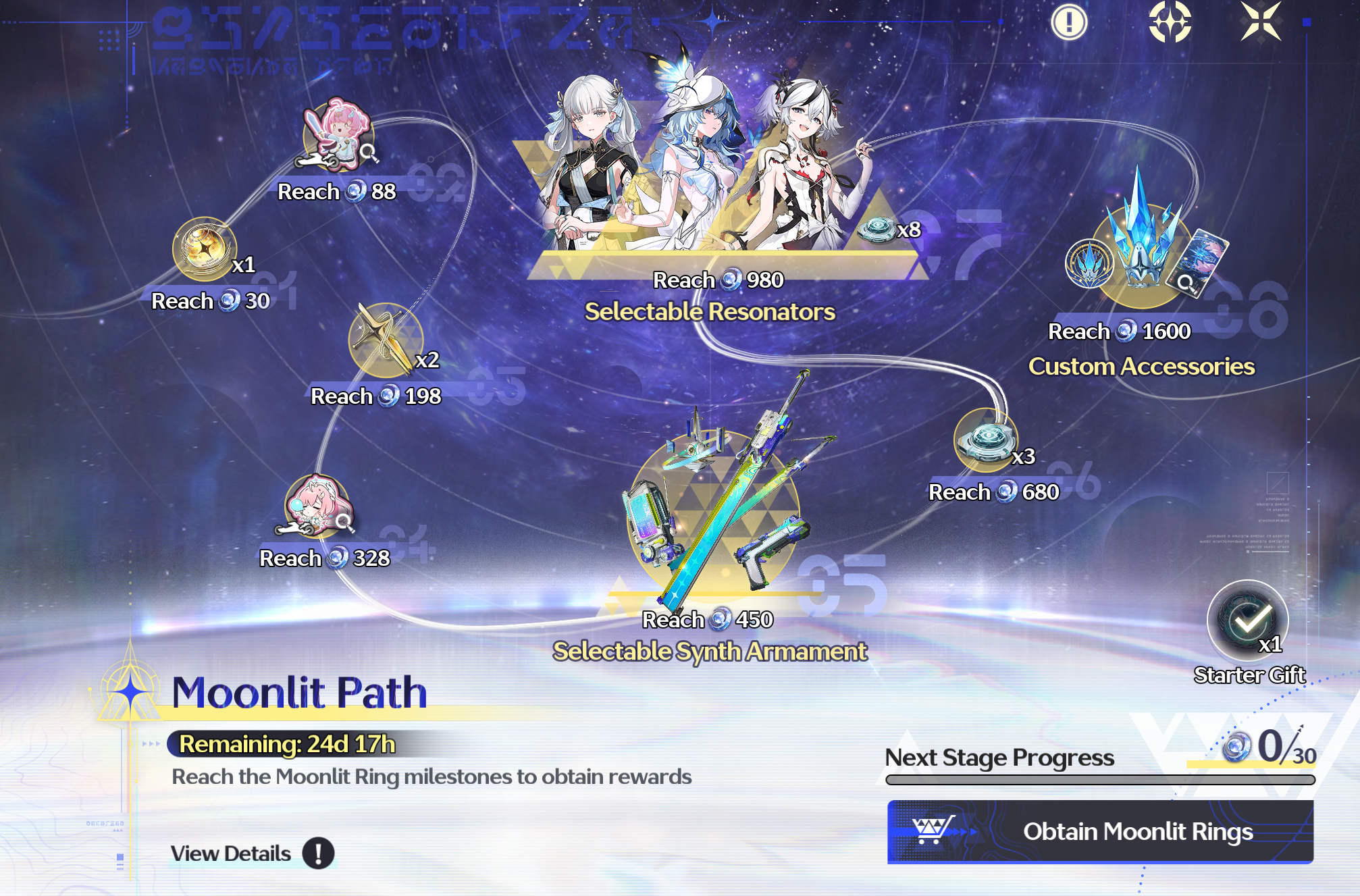Select the Reach 30 gold coin reward
Screen dimensions: 1360x896
[x=204, y=248]
